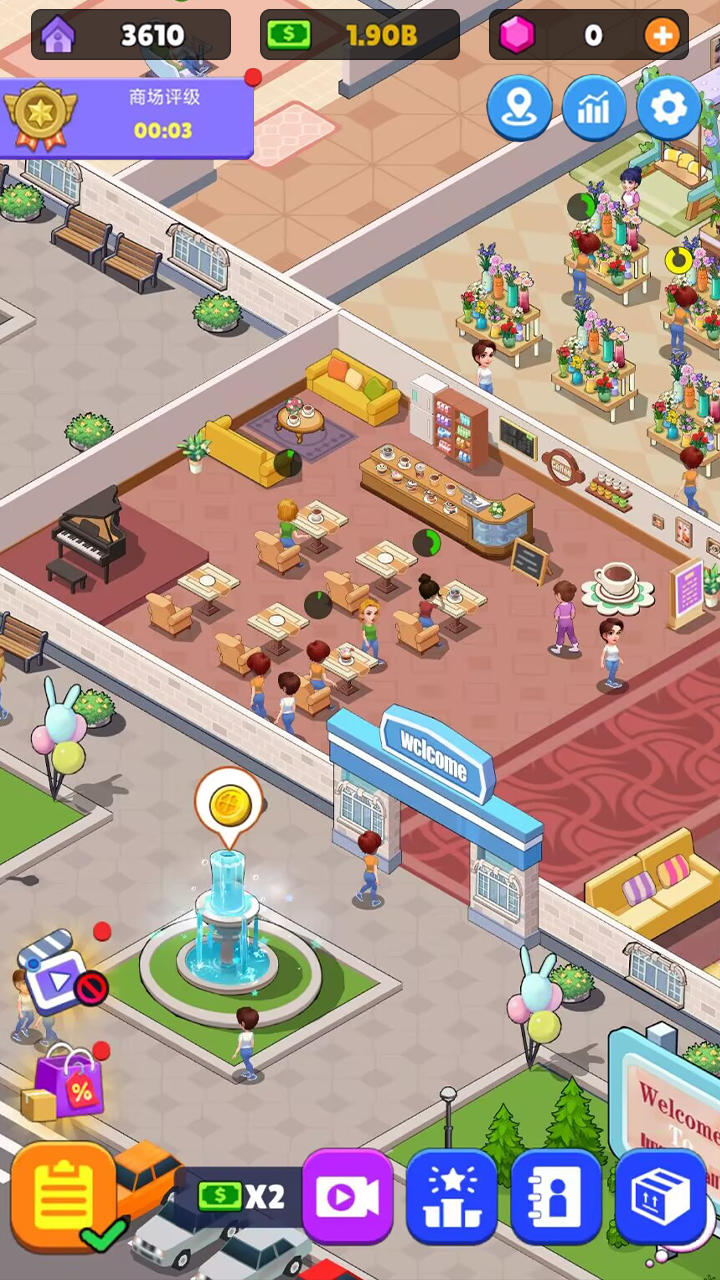
Task: Open the star podium ranking button
Action: click(x=451, y=1196)
